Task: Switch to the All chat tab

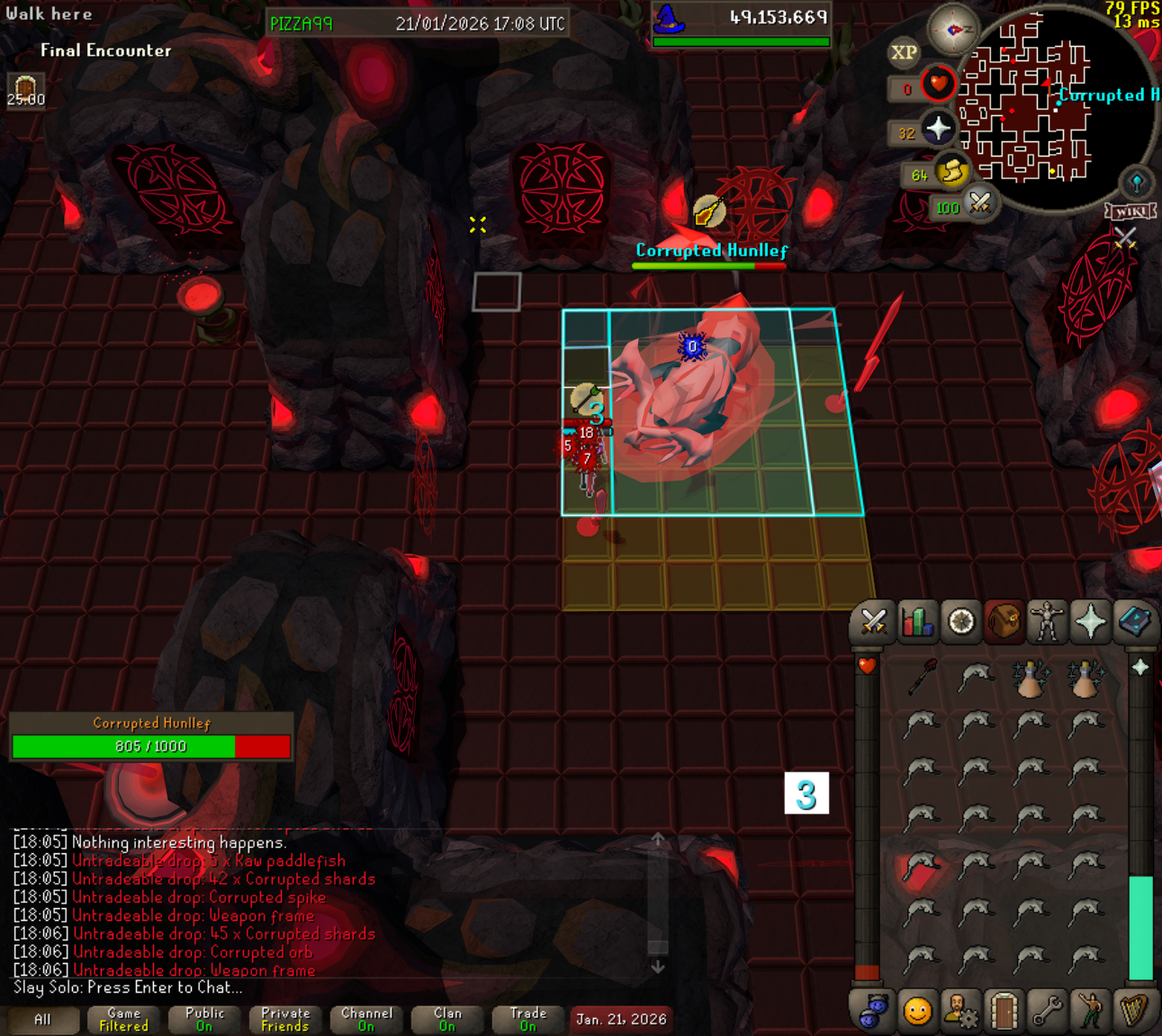Action: click(42, 1020)
